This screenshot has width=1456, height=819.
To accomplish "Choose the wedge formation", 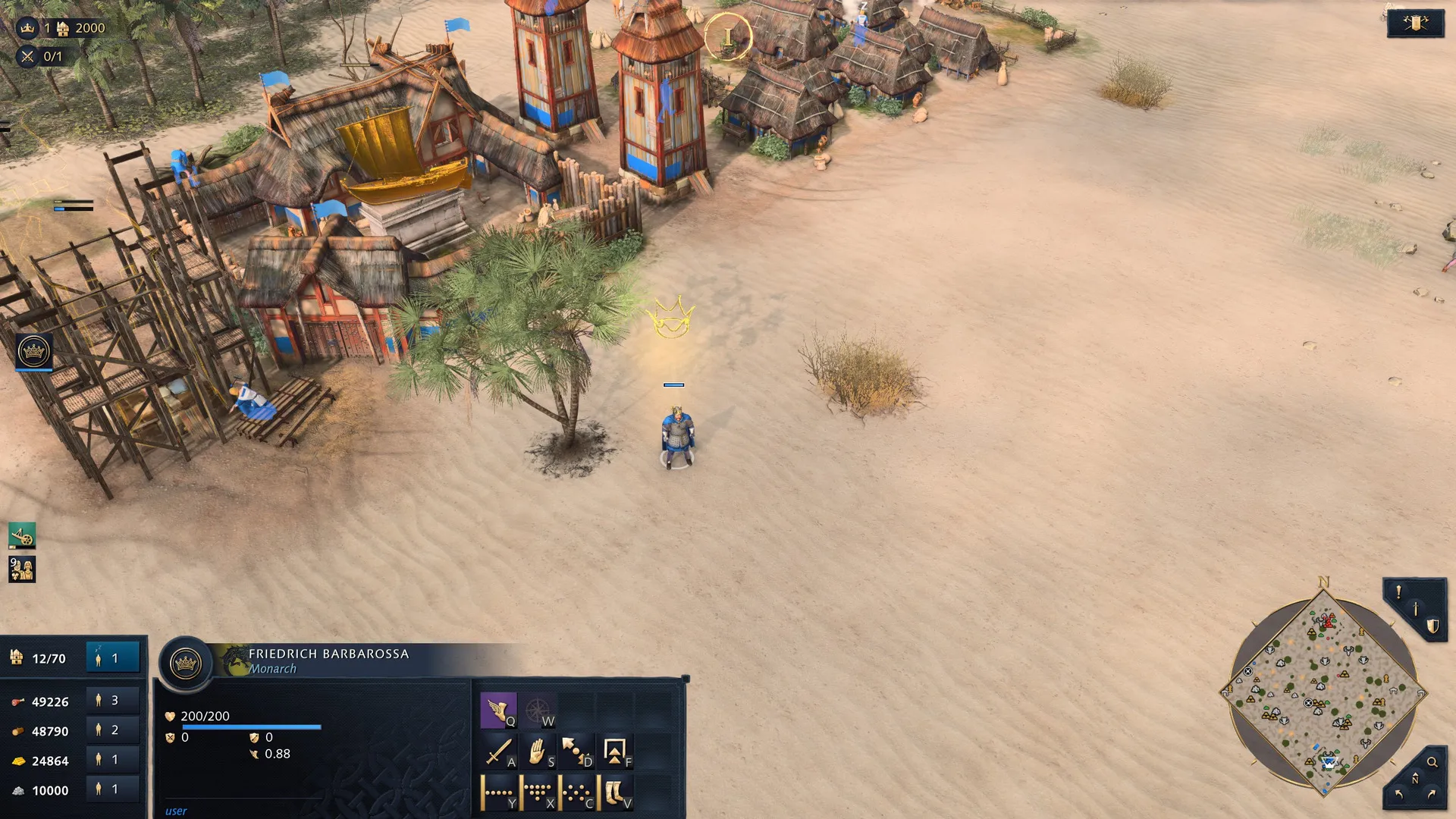I will (x=537, y=793).
